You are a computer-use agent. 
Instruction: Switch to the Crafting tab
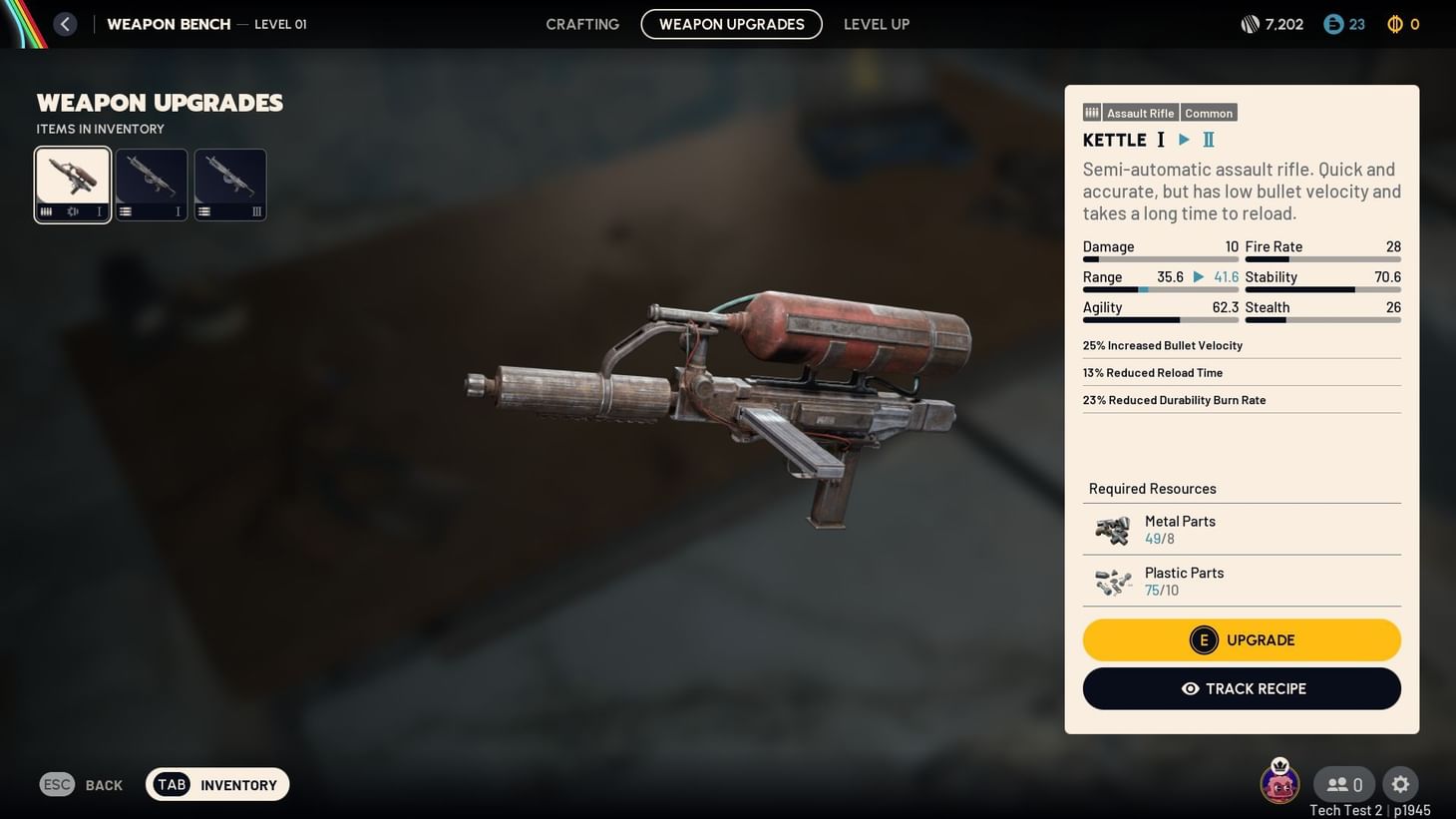pyautogui.click(x=581, y=24)
